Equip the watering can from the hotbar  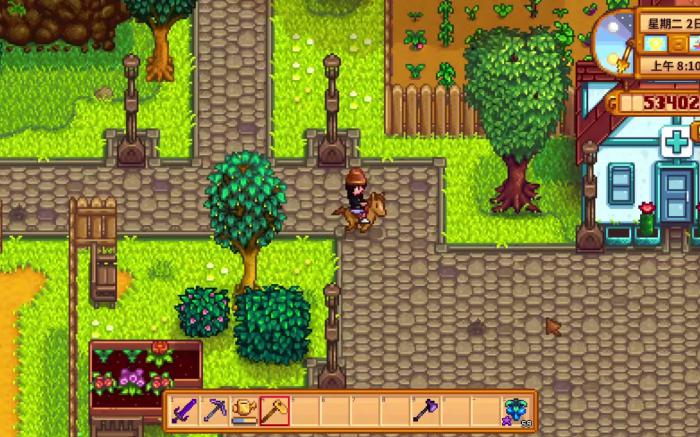(245, 410)
